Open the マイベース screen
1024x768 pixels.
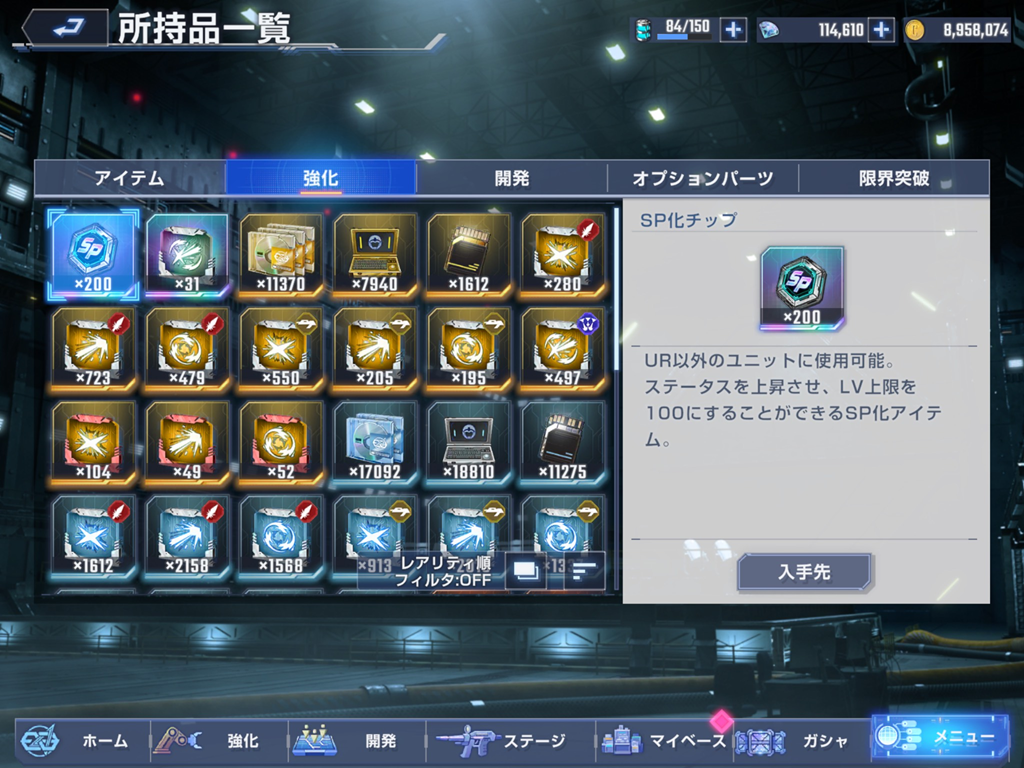663,741
